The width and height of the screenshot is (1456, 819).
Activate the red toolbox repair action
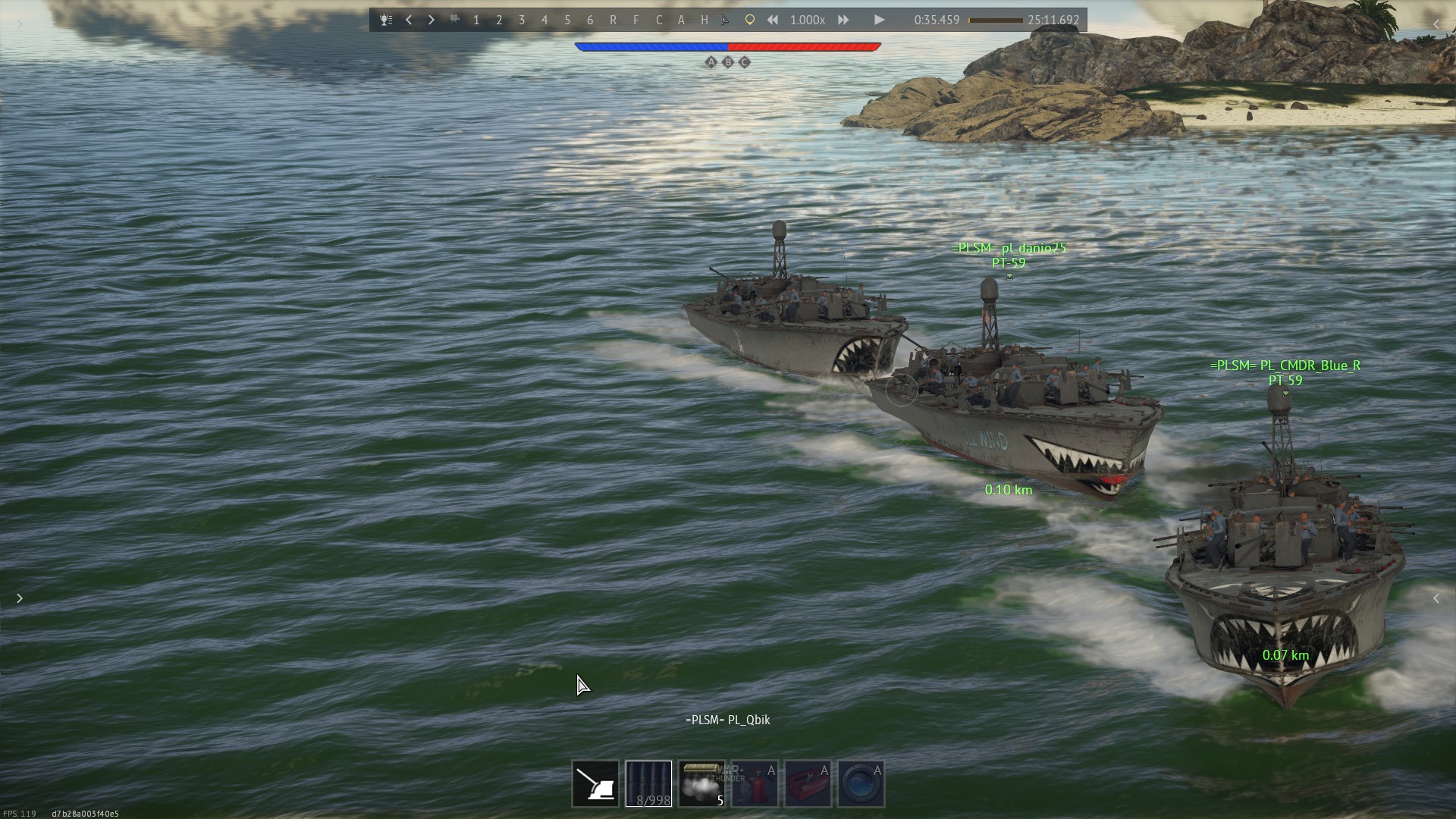point(808,784)
